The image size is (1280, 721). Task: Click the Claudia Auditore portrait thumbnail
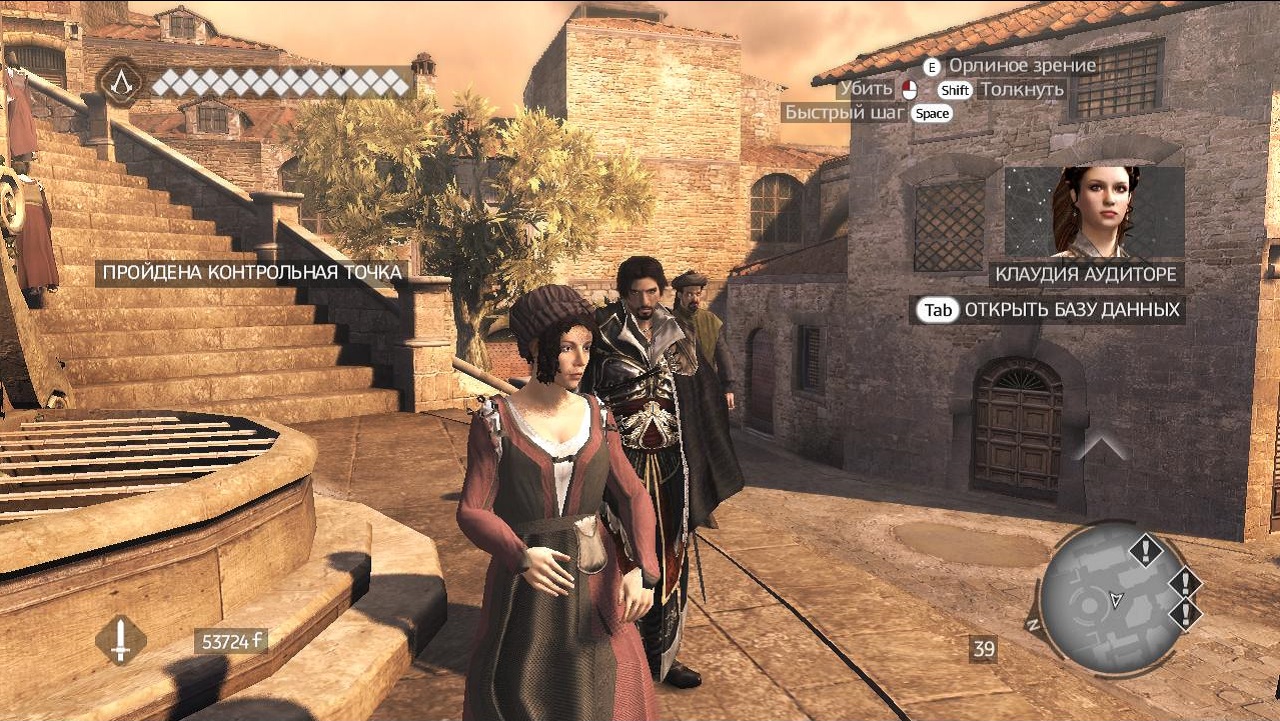coord(1094,212)
